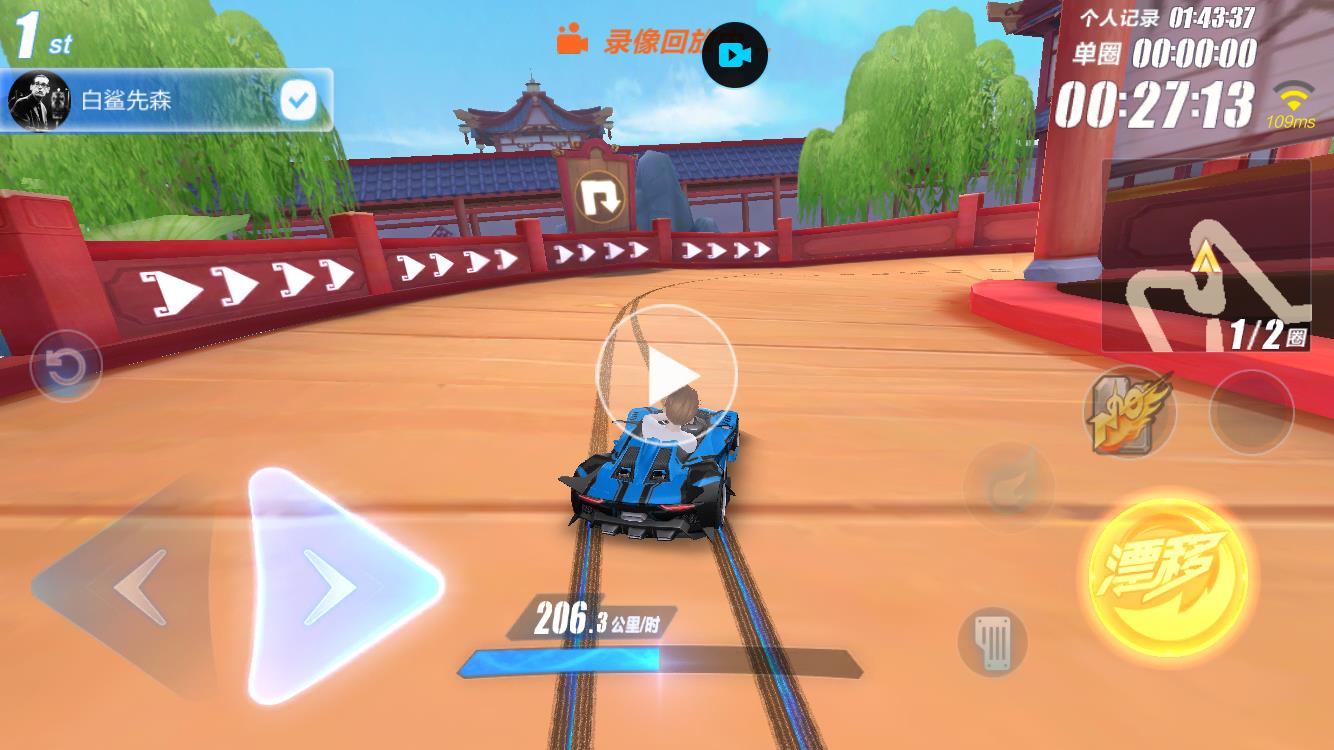
Task: Steer right with the right arrow
Action: tap(335, 585)
